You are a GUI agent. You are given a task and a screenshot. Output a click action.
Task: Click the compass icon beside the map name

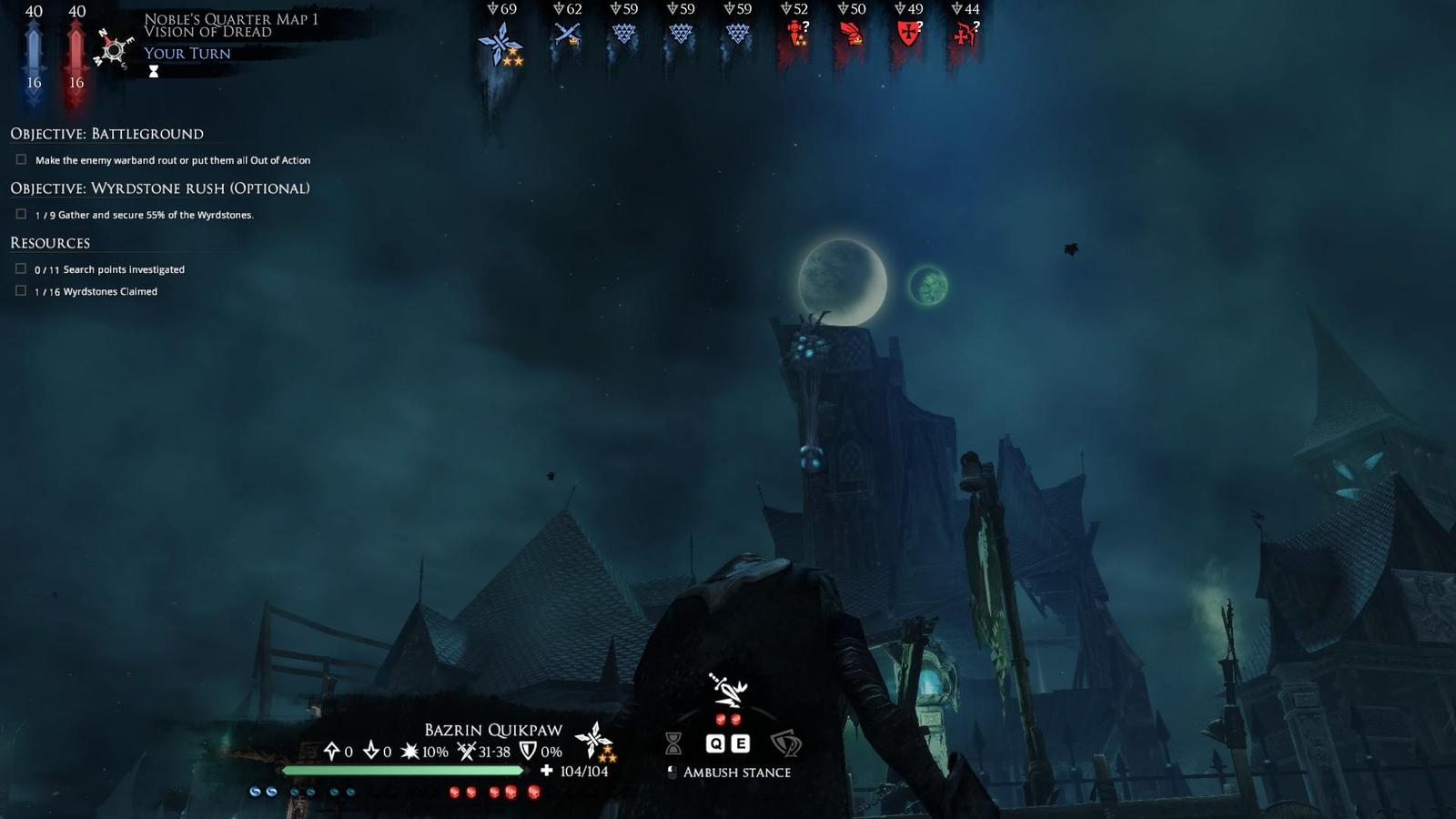pos(114,49)
